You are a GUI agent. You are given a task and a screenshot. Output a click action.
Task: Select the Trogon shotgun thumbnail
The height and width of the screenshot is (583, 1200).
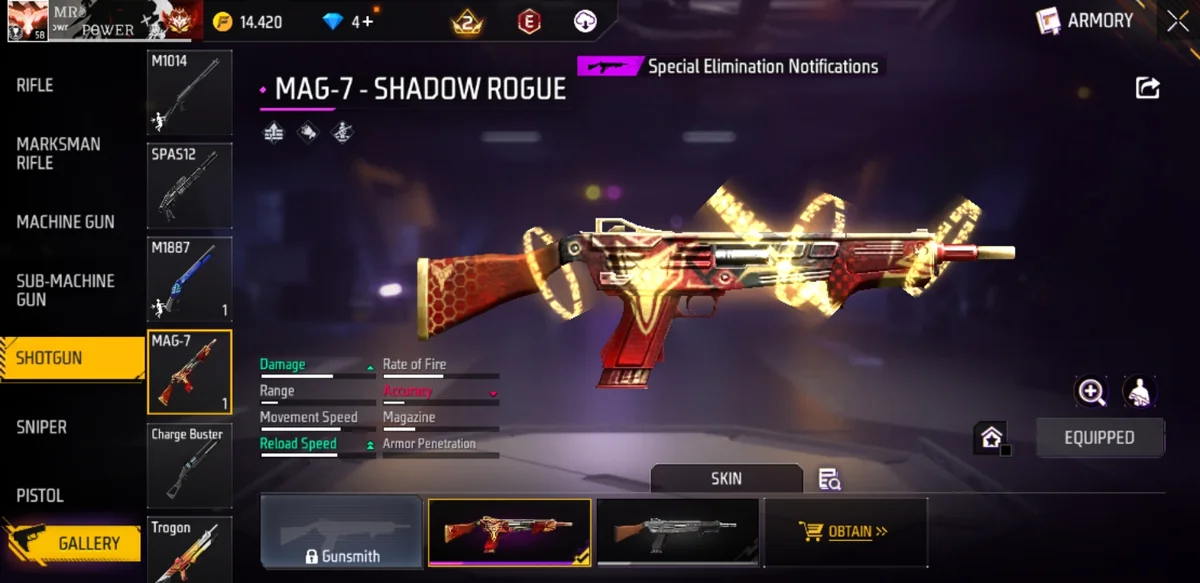click(x=189, y=549)
